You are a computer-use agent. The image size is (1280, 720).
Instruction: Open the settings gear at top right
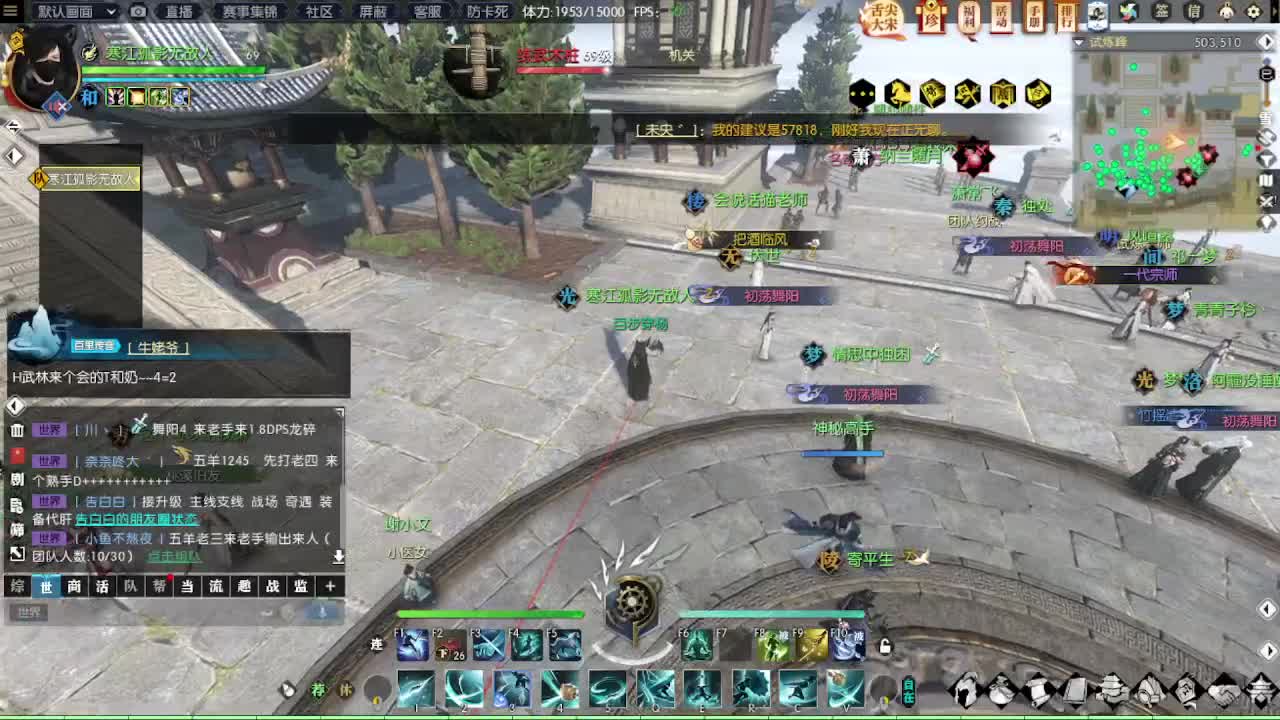pos(1254,11)
